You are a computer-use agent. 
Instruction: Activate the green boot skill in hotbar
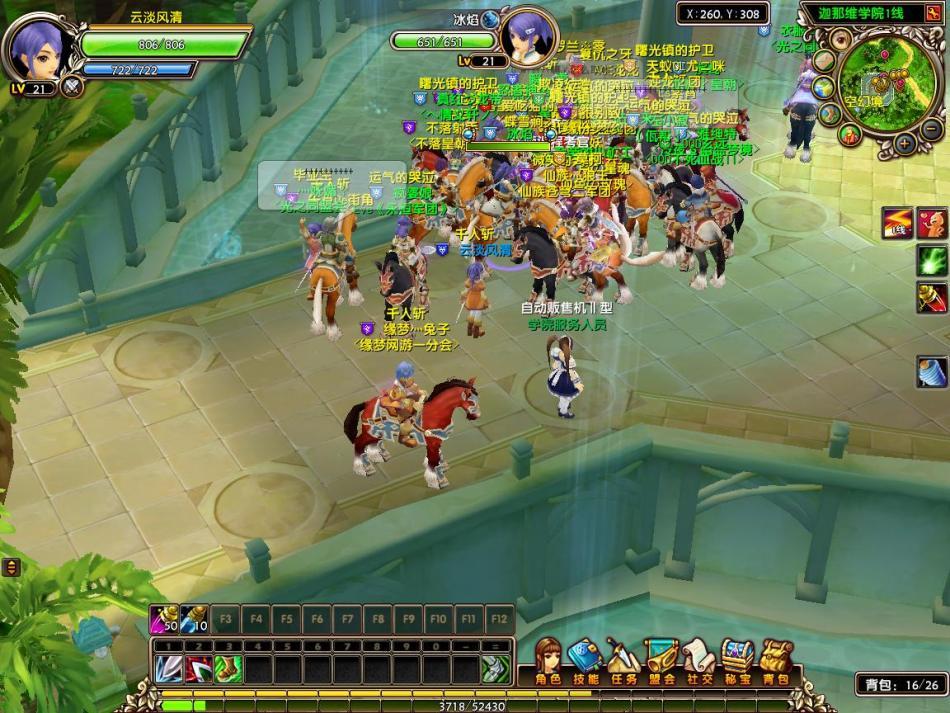coord(228,667)
